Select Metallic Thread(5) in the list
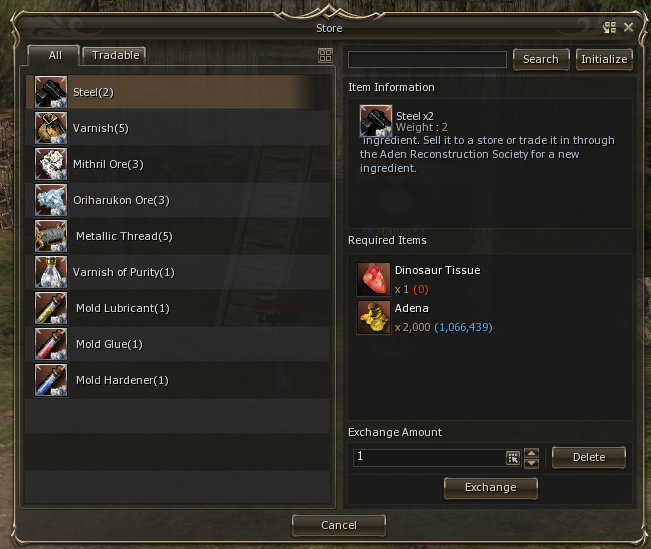651x549 pixels. click(x=178, y=236)
